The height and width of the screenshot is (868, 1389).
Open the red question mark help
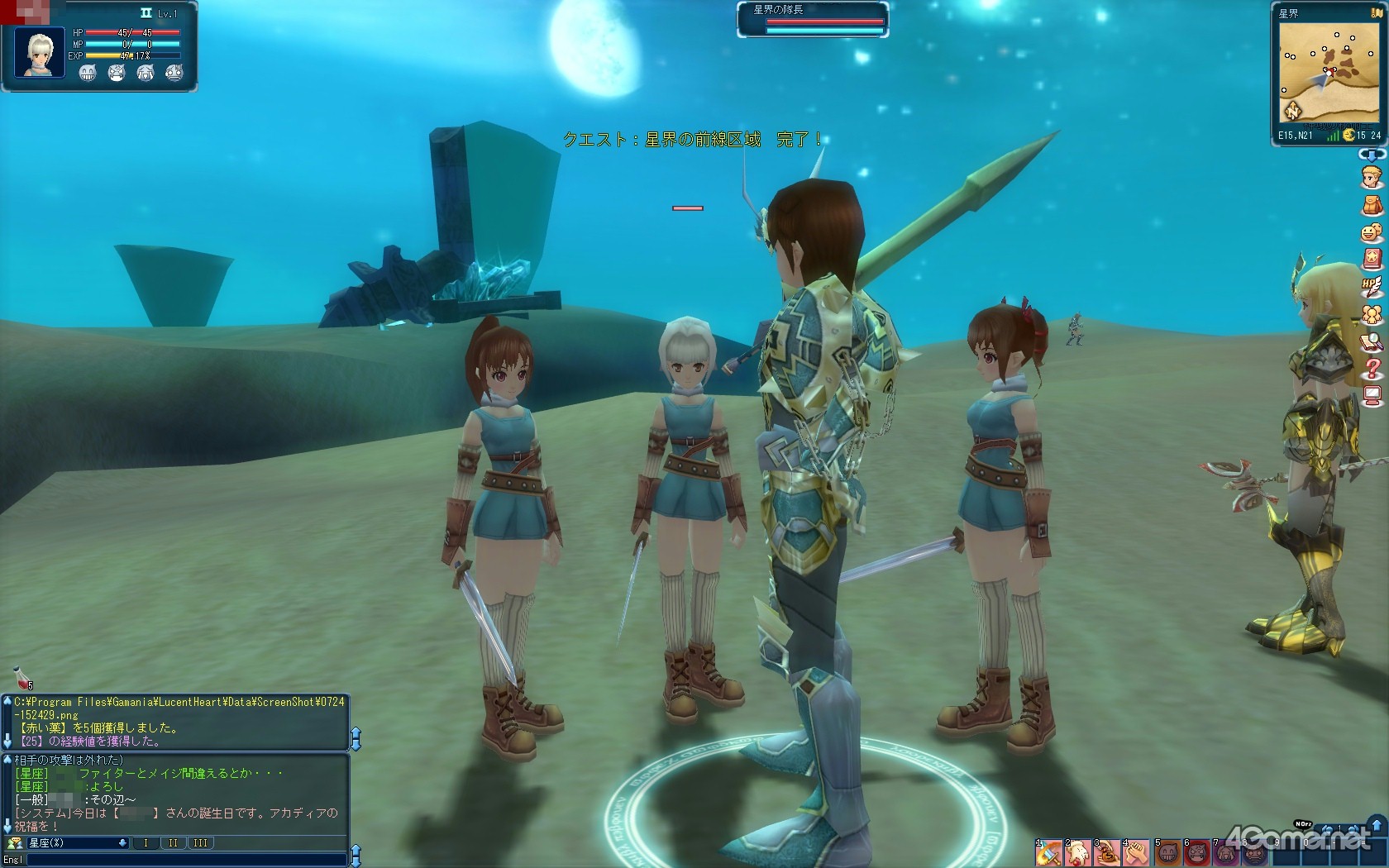click(x=1372, y=368)
